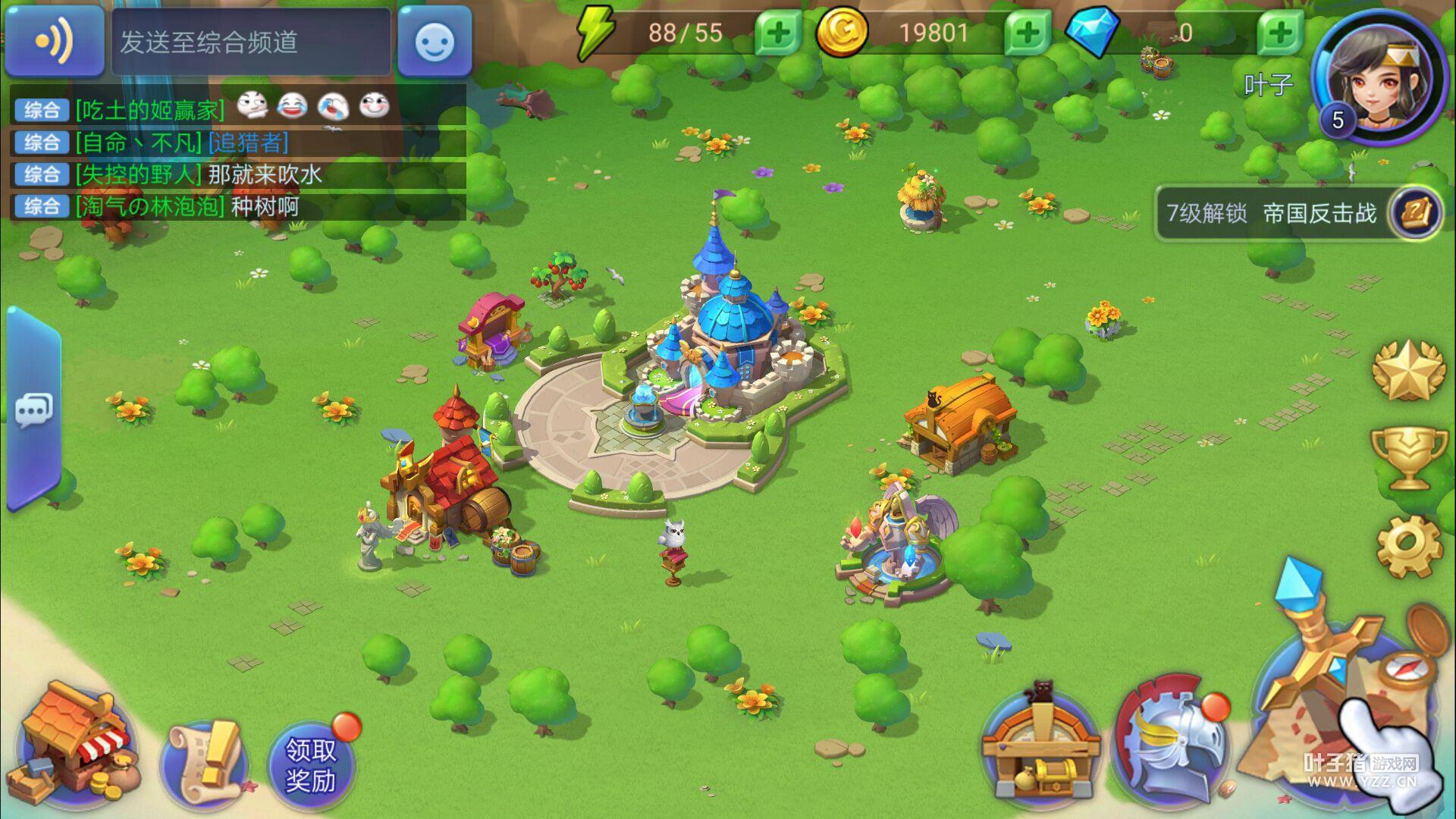Buy more gold coins with the plus button

tap(1028, 33)
